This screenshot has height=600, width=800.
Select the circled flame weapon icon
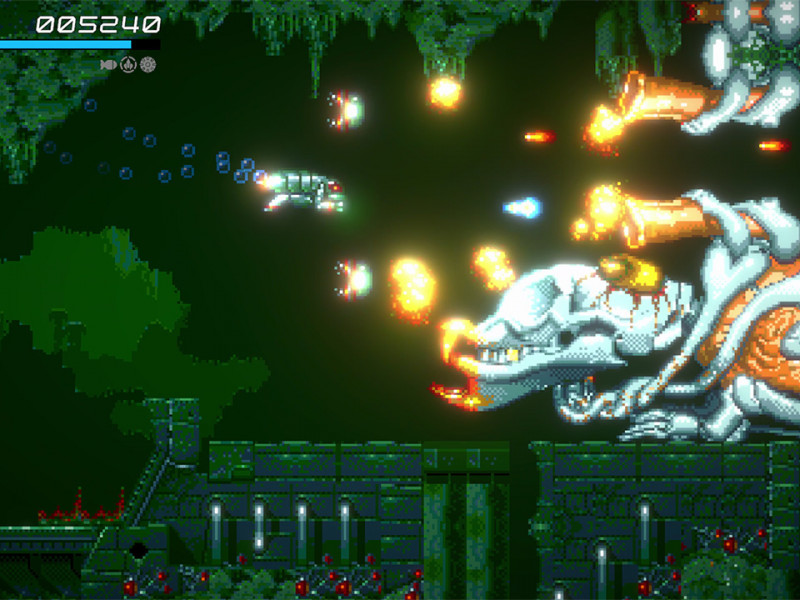(x=128, y=65)
